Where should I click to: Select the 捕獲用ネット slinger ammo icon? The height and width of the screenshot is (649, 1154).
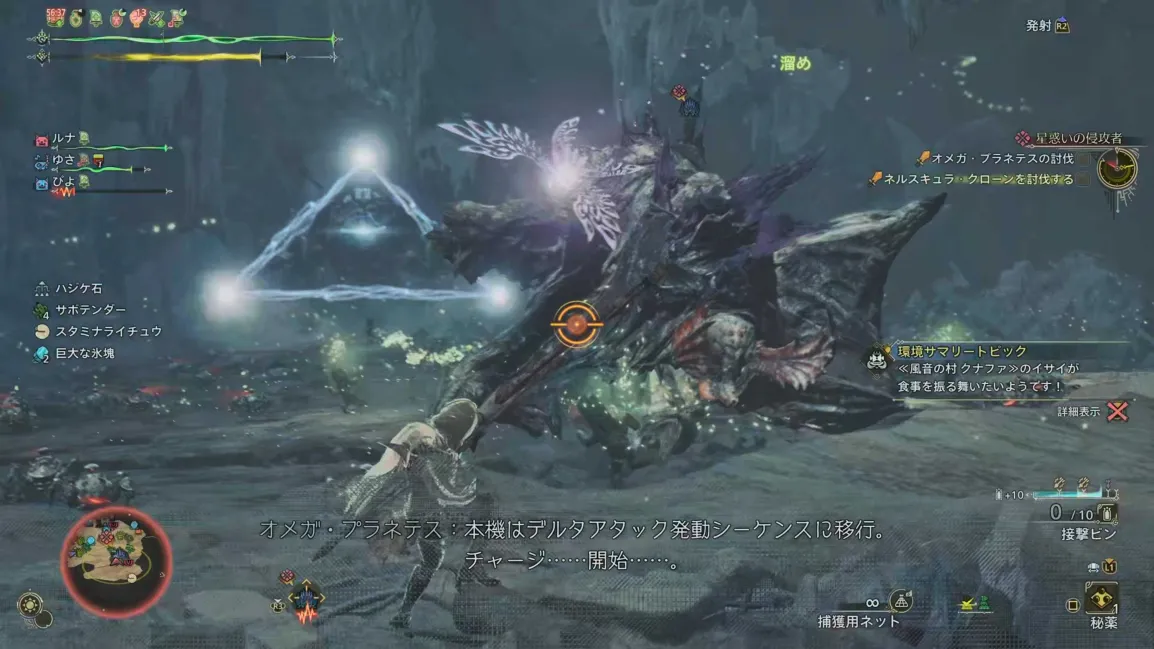point(900,601)
